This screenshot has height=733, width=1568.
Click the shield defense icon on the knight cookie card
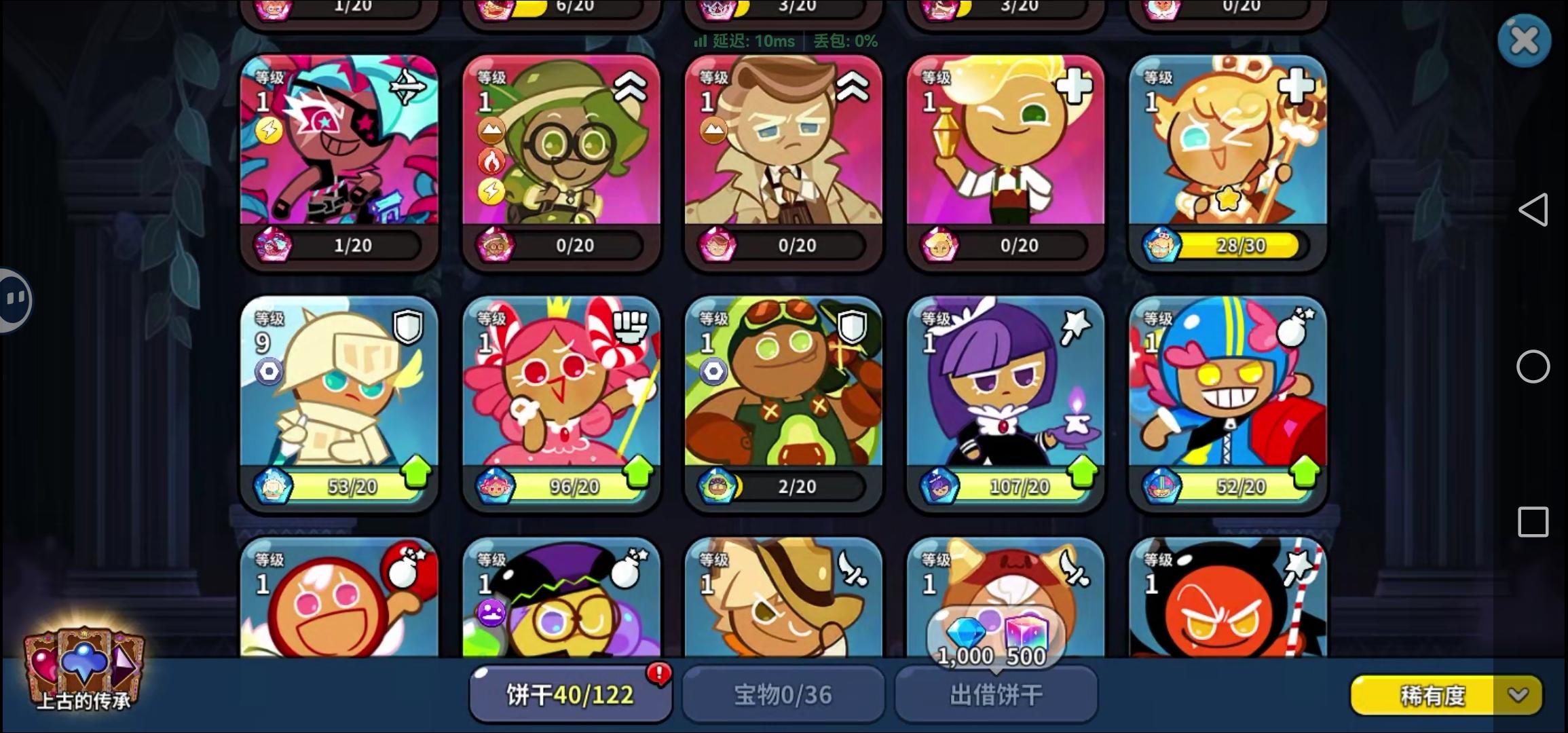(408, 326)
